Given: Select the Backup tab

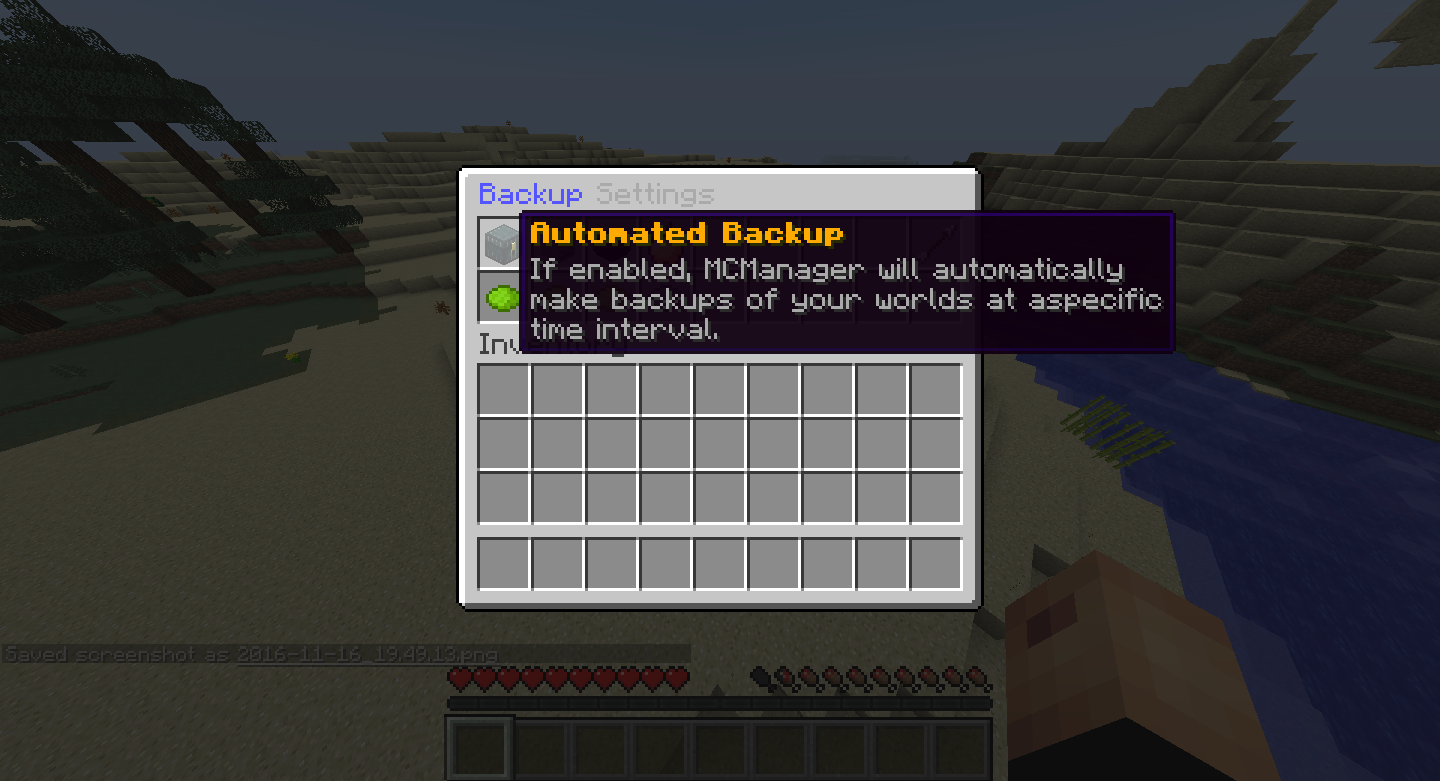Looking at the screenshot, I should 531,193.
